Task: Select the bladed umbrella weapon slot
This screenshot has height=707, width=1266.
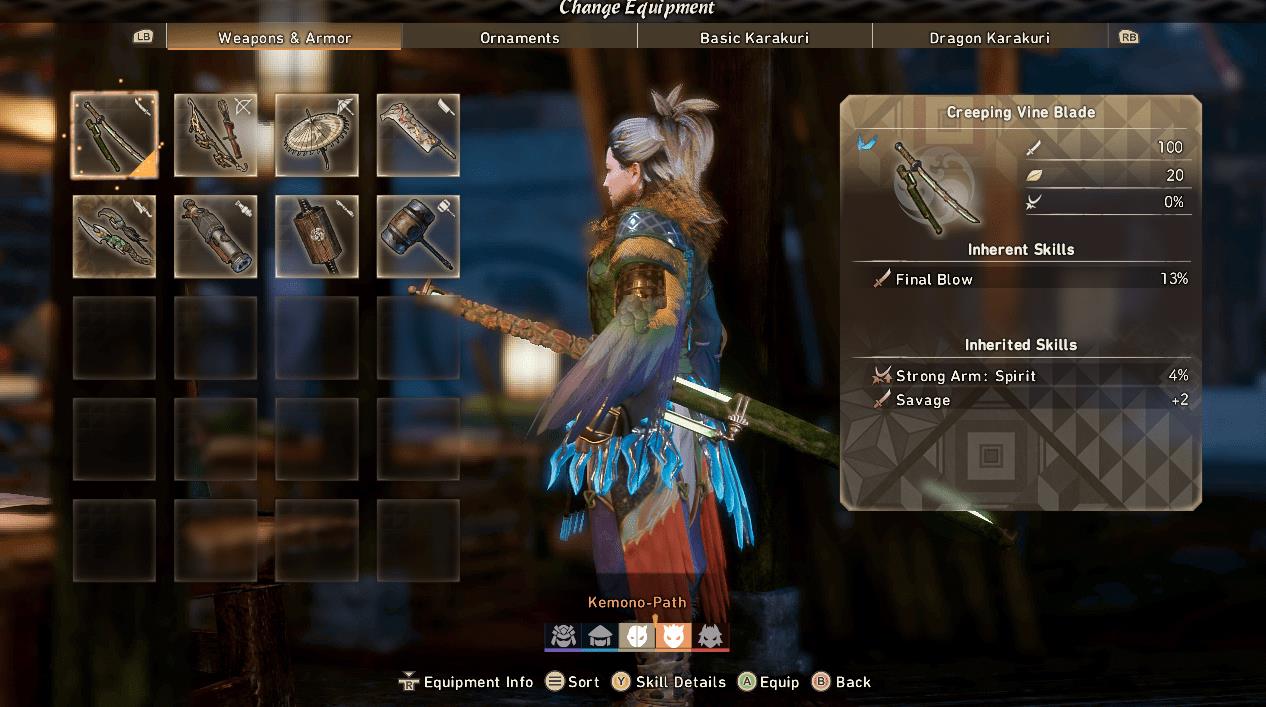Action: point(317,135)
